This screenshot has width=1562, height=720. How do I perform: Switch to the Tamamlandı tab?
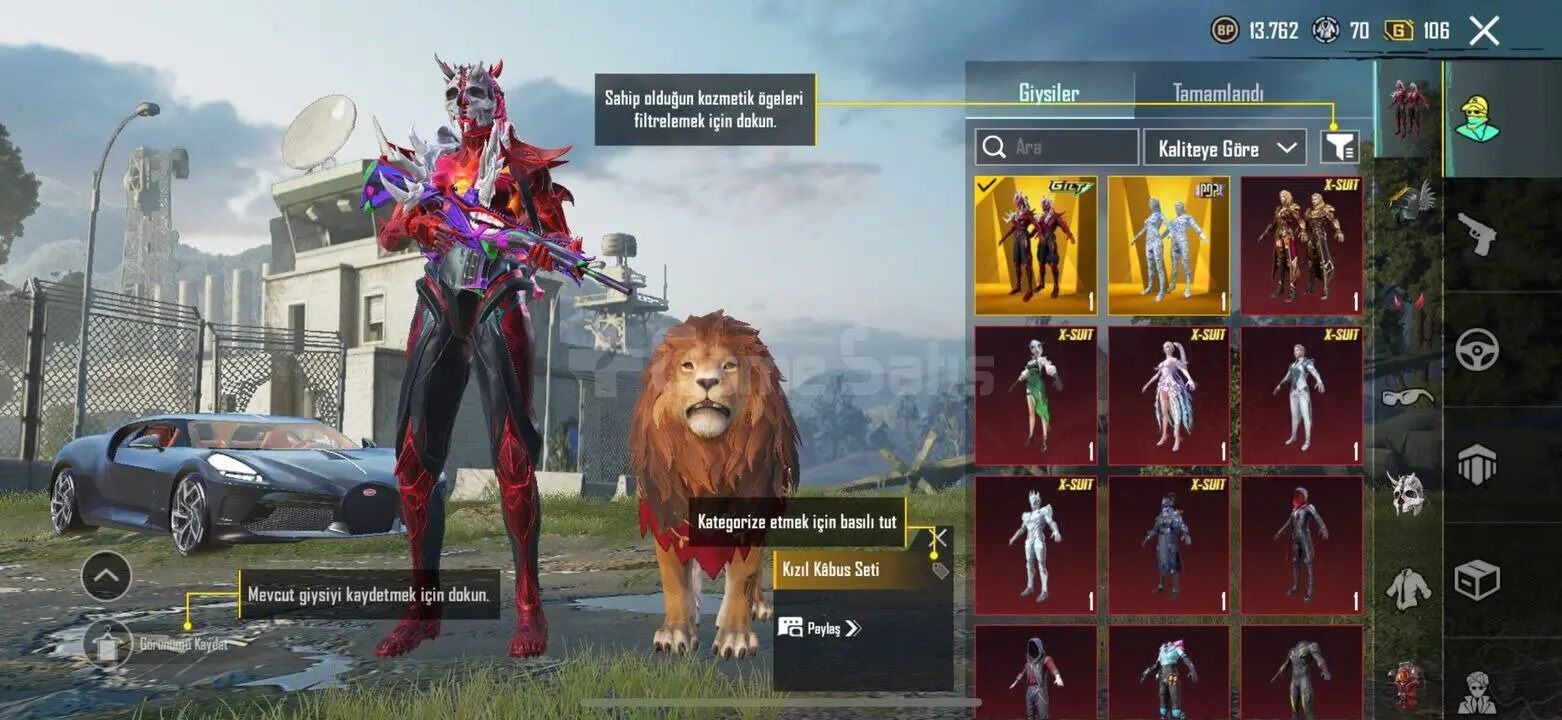(x=1217, y=94)
